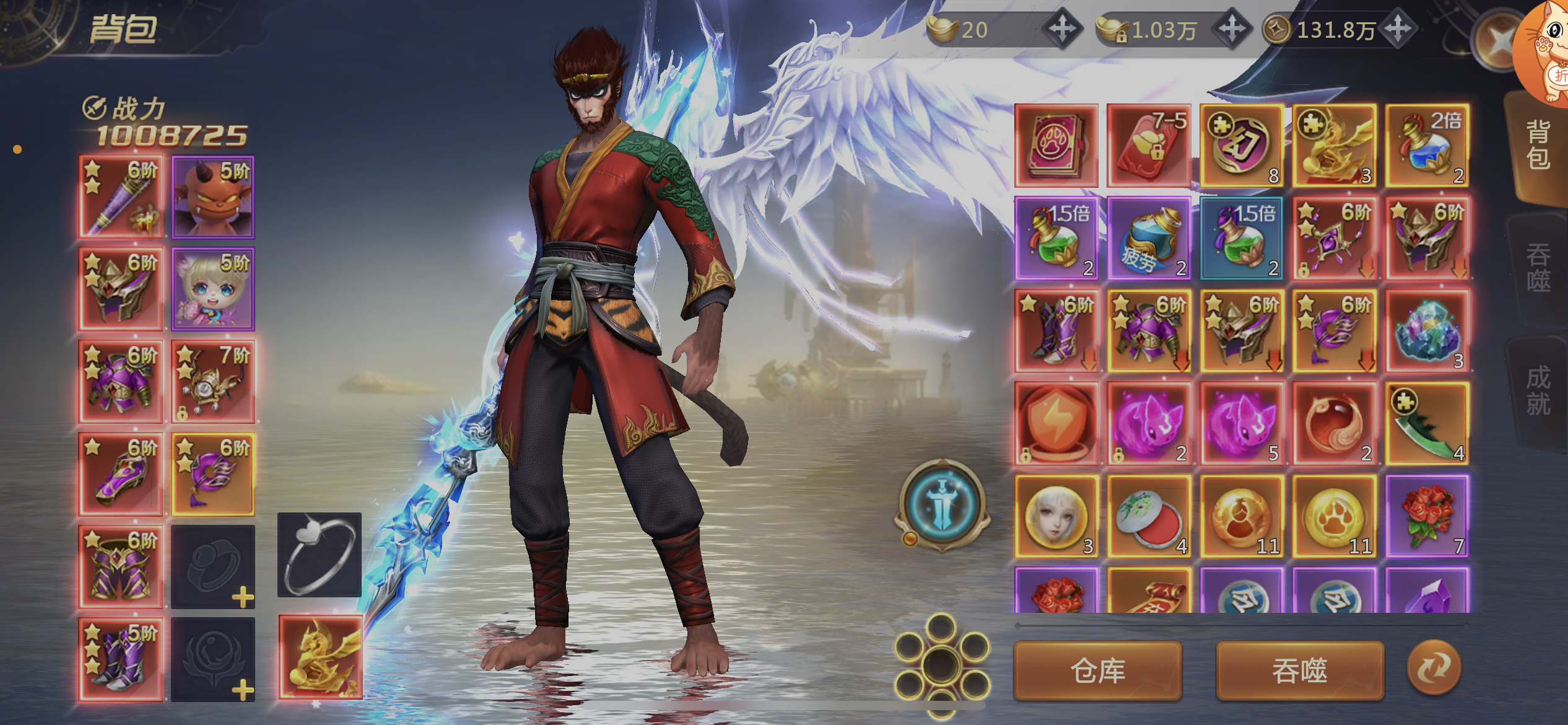1568x725 pixels.
Task: Click the silver heart ring slot
Action: pos(319,555)
